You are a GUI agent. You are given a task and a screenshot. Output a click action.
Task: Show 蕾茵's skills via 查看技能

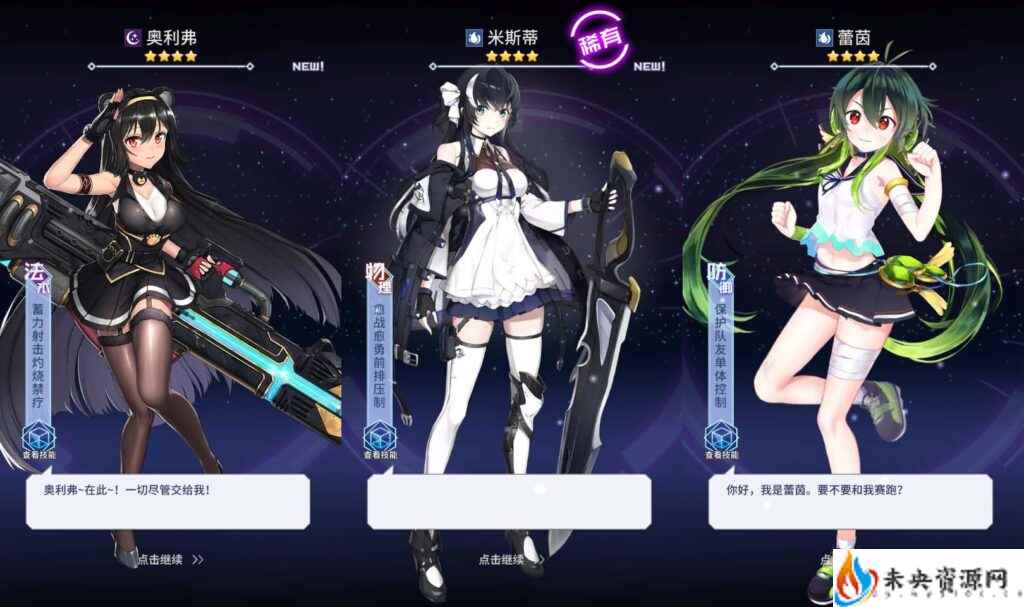721,441
